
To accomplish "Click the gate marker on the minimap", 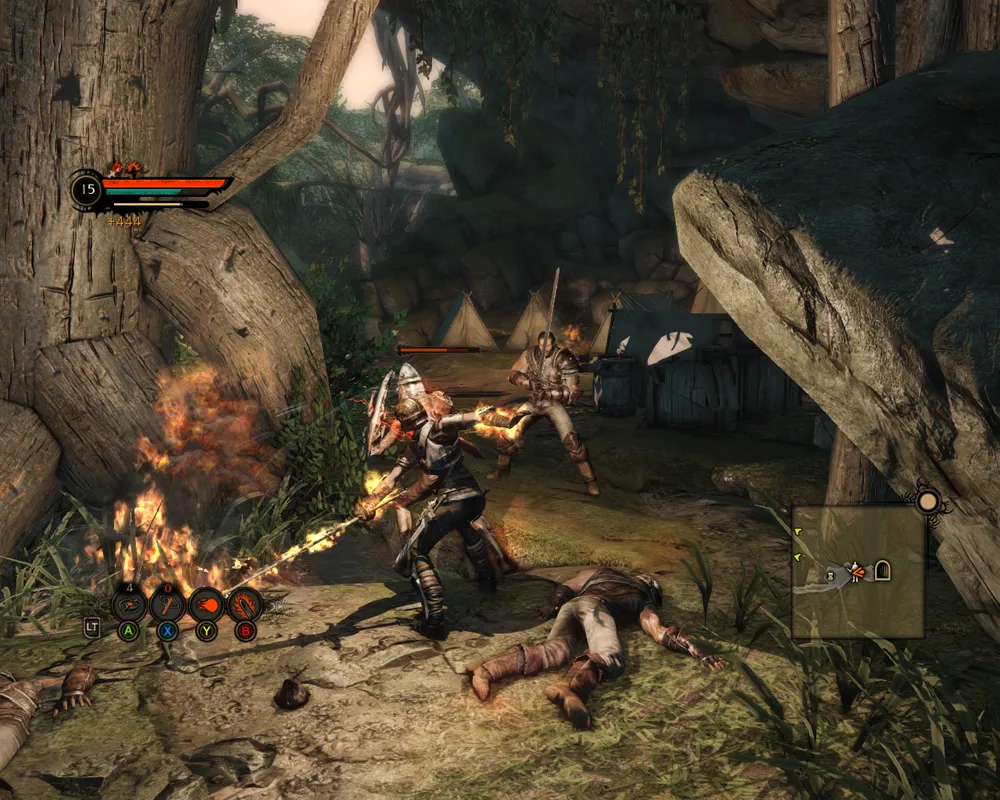I will (x=883, y=571).
